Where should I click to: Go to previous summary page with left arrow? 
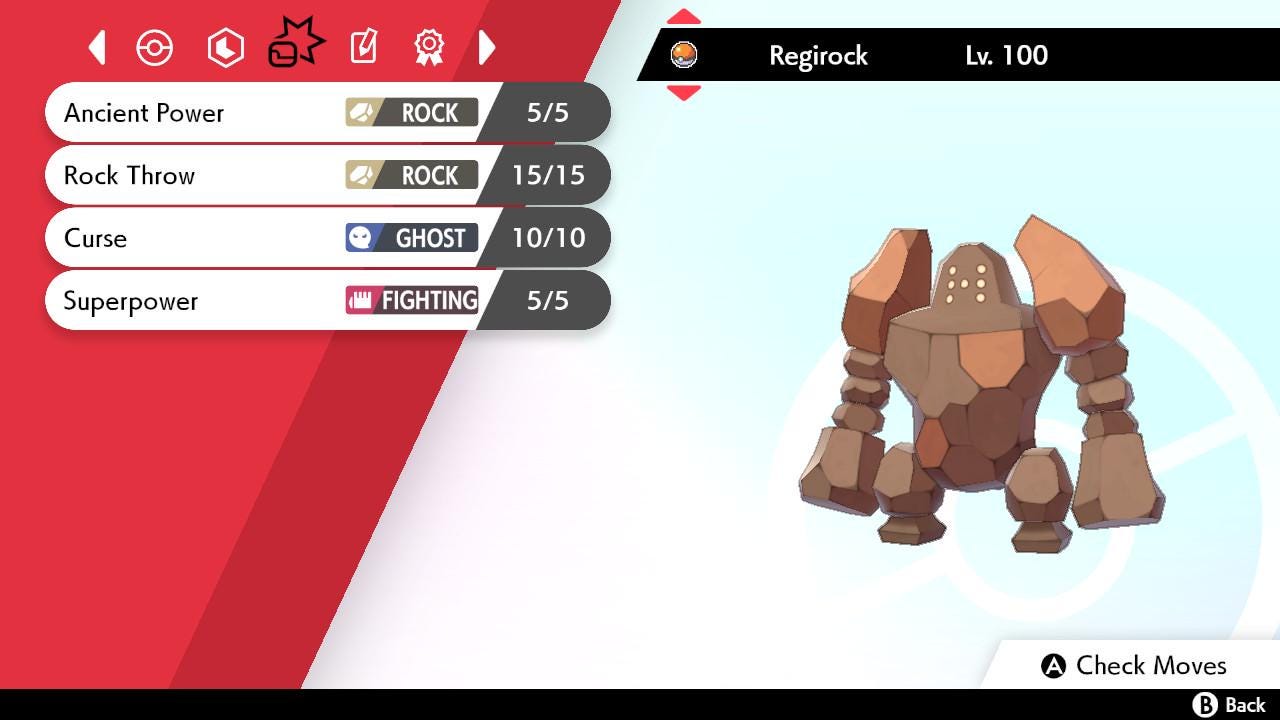coord(97,47)
